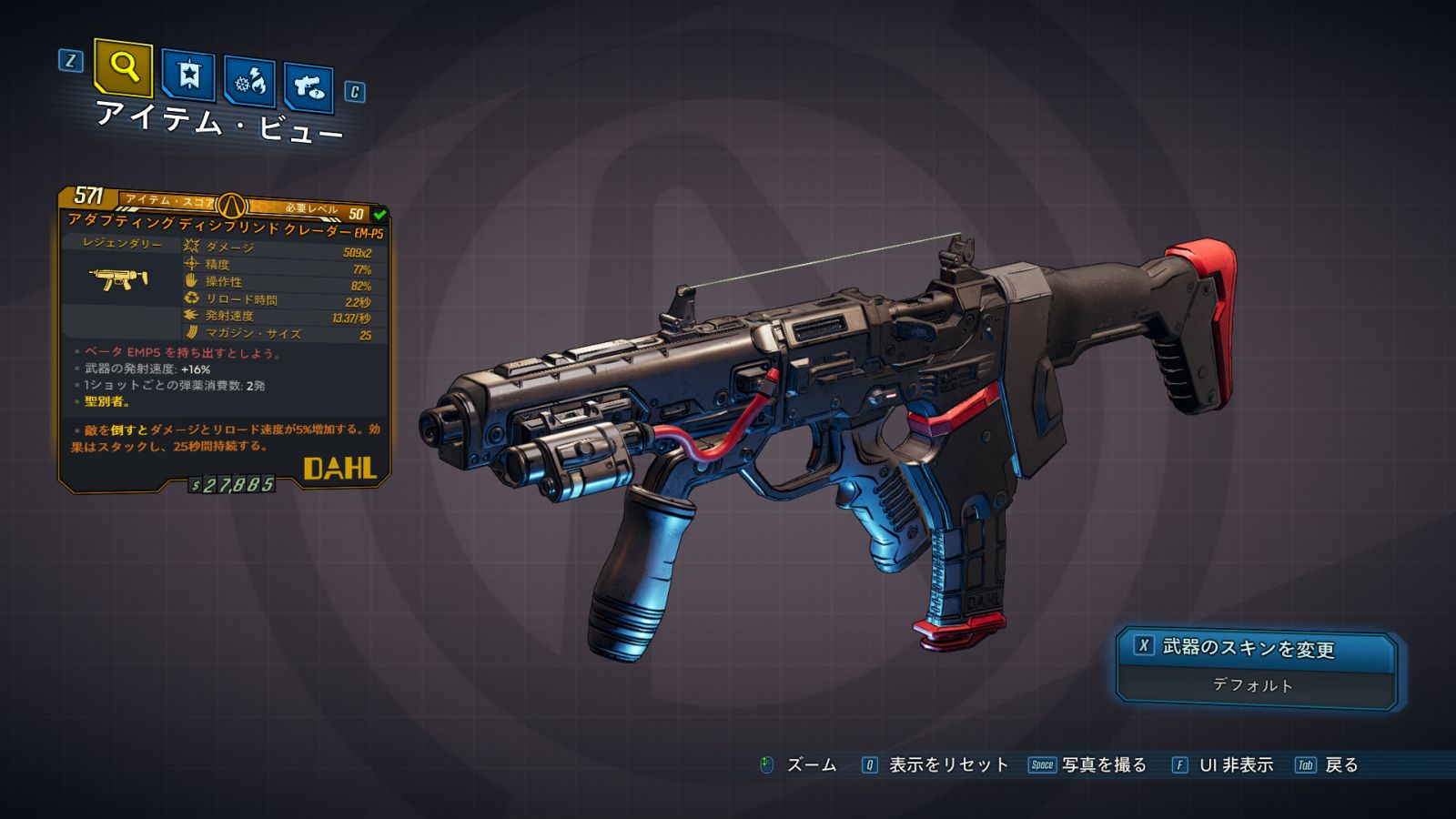
Task: Select the magnifying glass Item View tab
Action: tap(123, 67)
